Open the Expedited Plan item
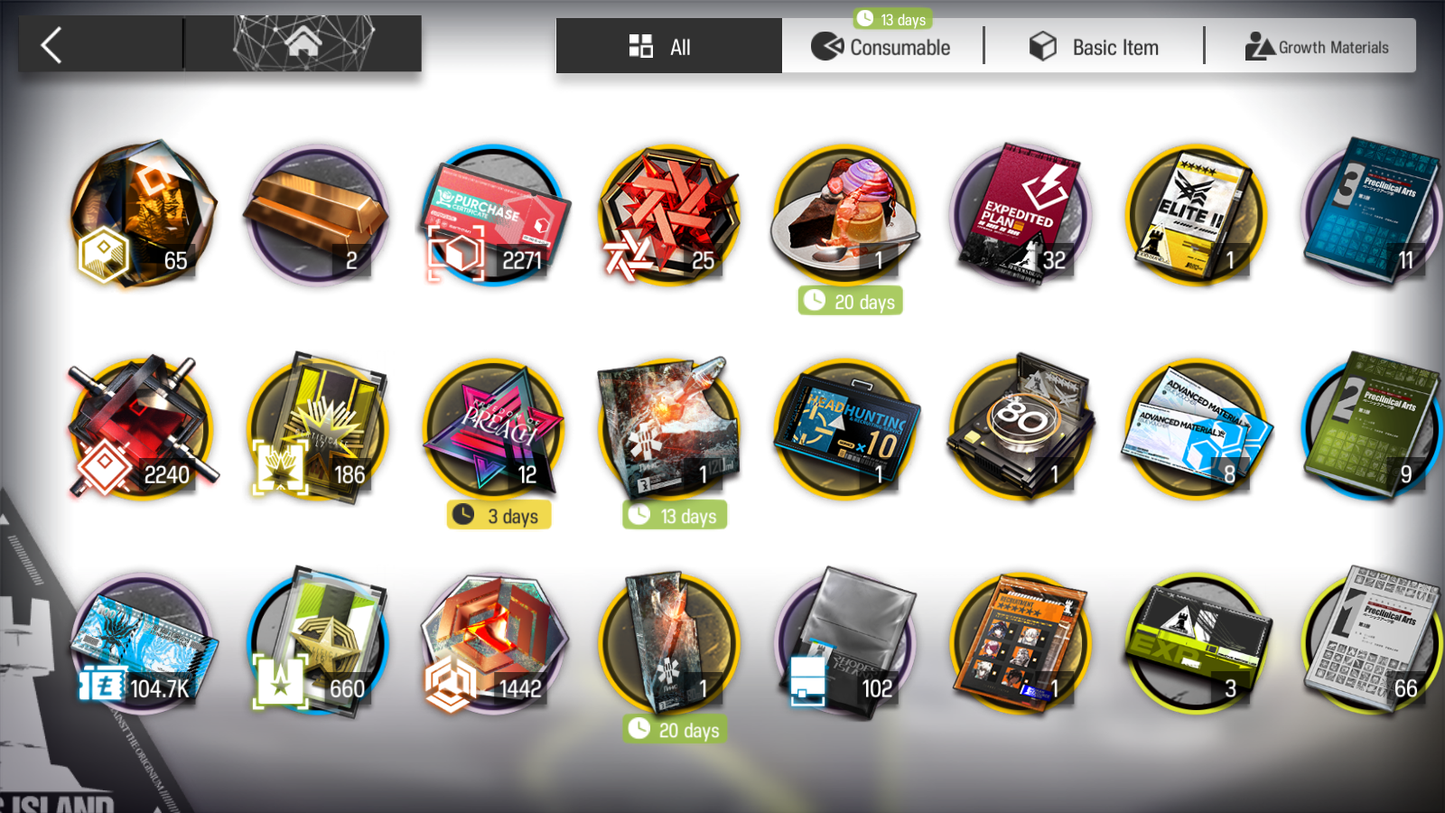The image size is (1445, 813). [1020, 216]
